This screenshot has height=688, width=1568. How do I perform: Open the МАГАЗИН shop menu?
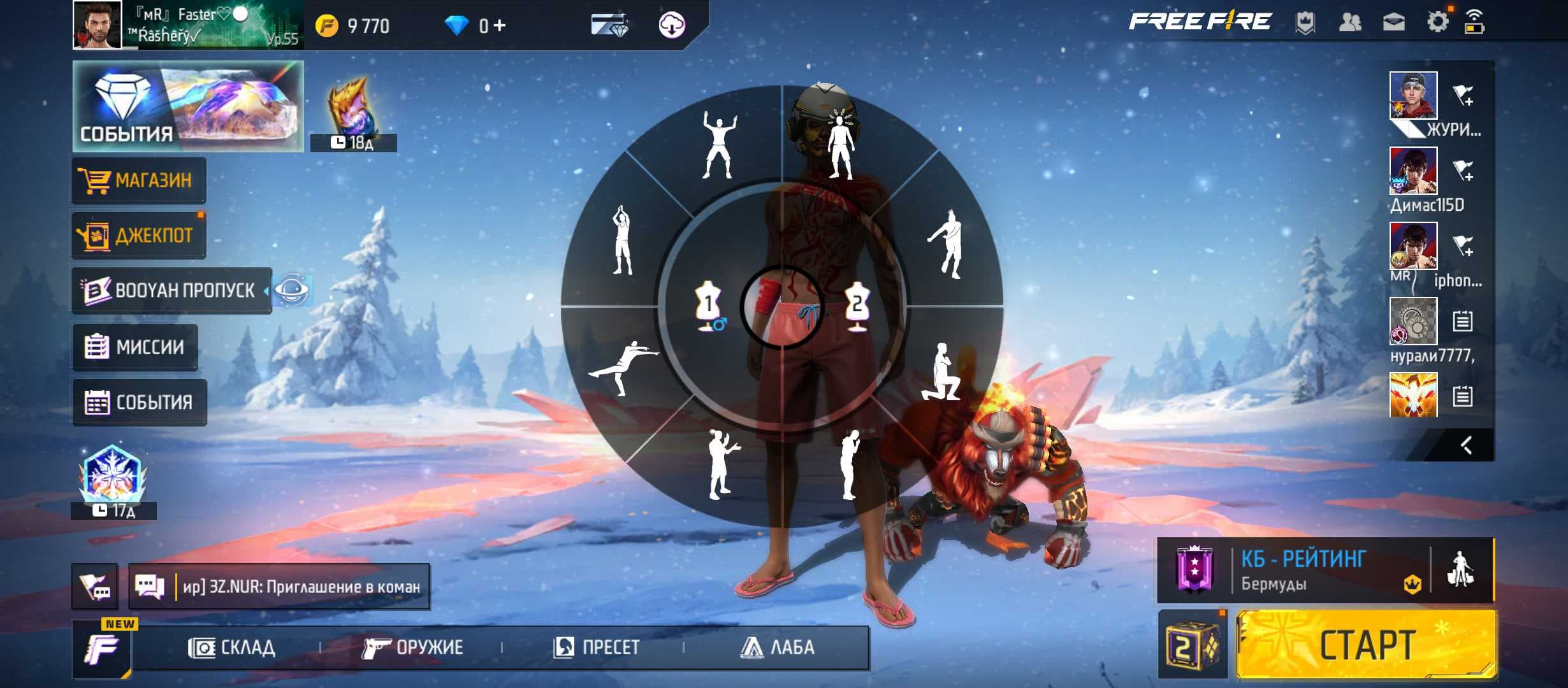139,180
